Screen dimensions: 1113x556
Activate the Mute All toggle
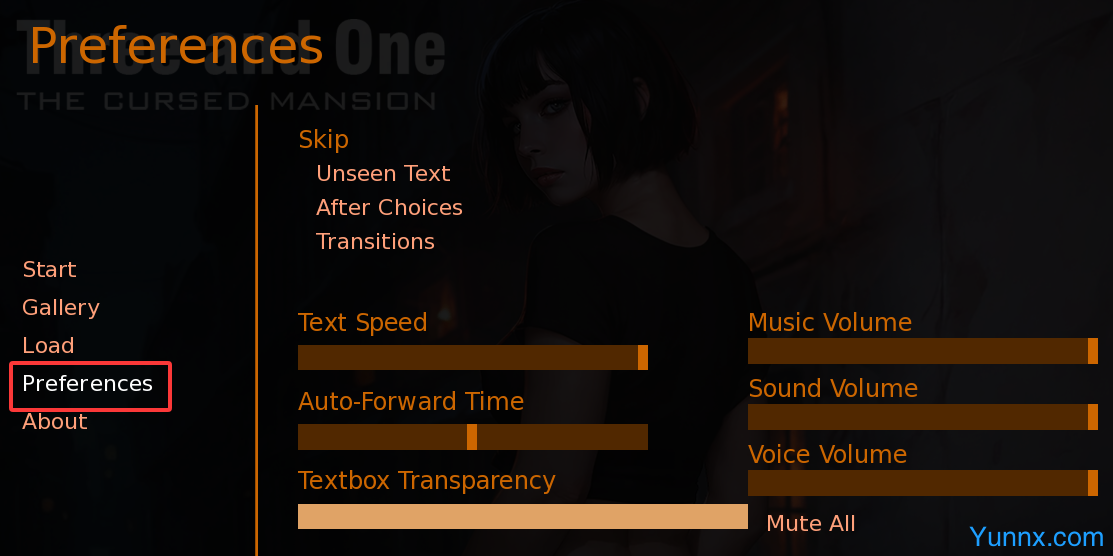coord(810,524)
